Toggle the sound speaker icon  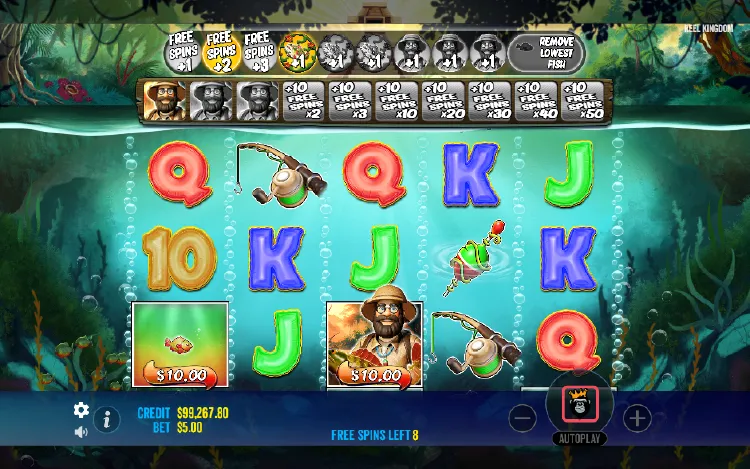click(x=82, y=432)
